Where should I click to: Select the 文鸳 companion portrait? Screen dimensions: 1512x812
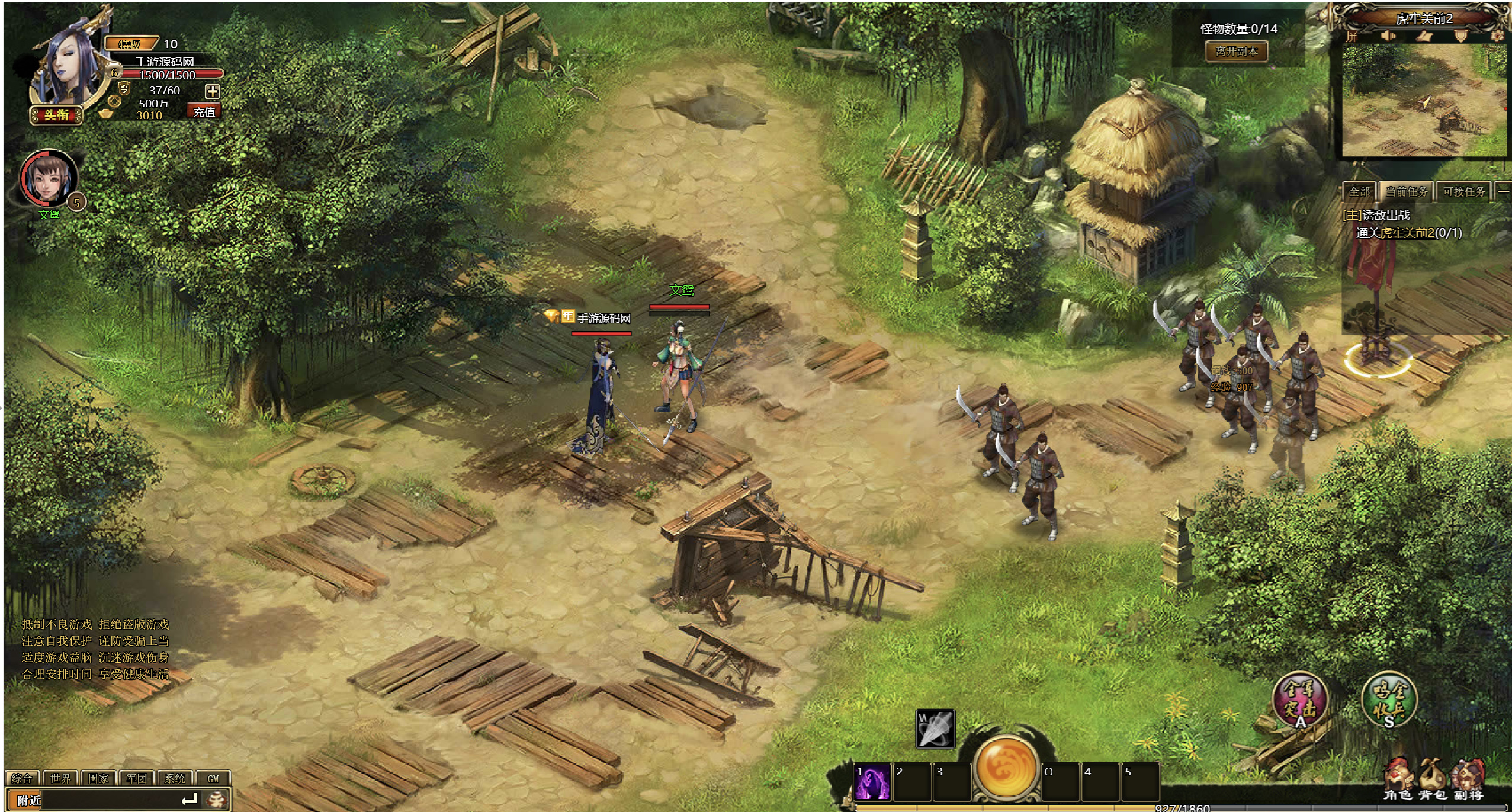(x=49, y=179)
